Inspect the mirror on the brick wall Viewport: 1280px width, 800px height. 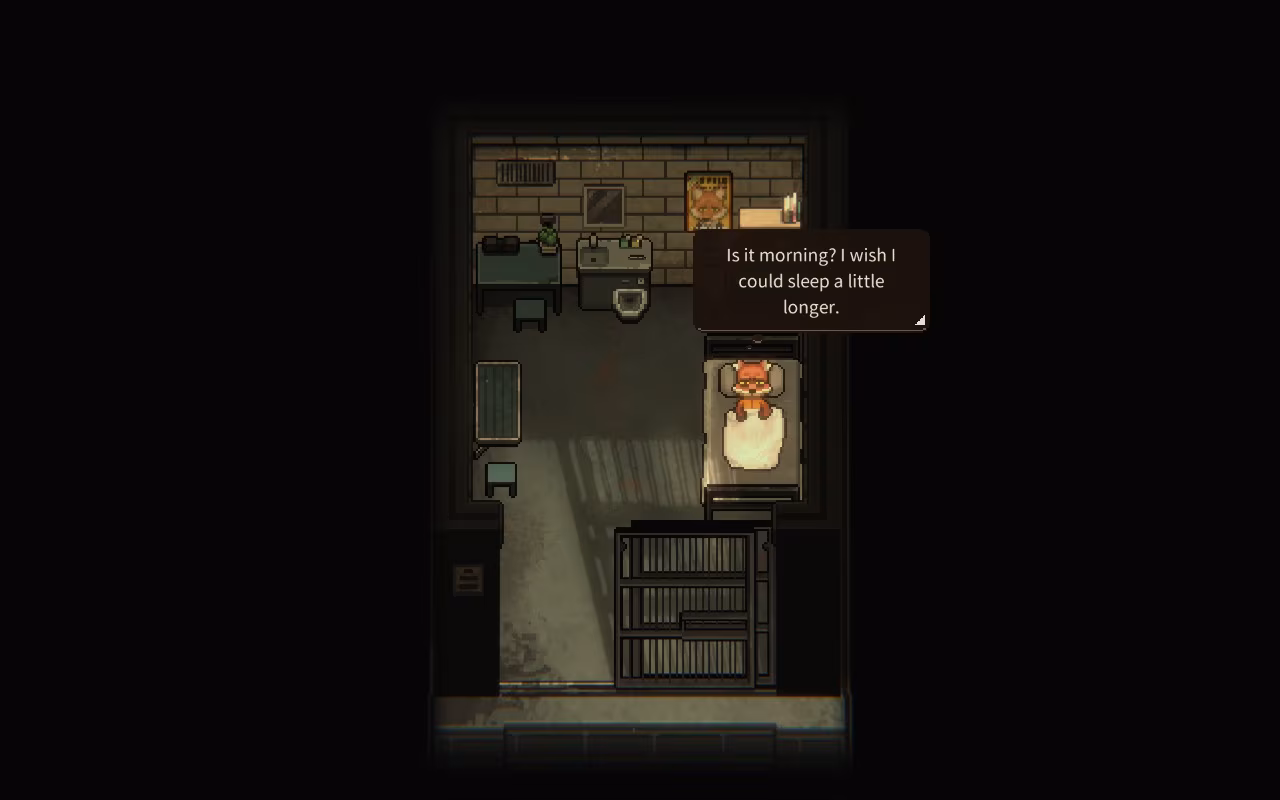(x=604, y=205)
